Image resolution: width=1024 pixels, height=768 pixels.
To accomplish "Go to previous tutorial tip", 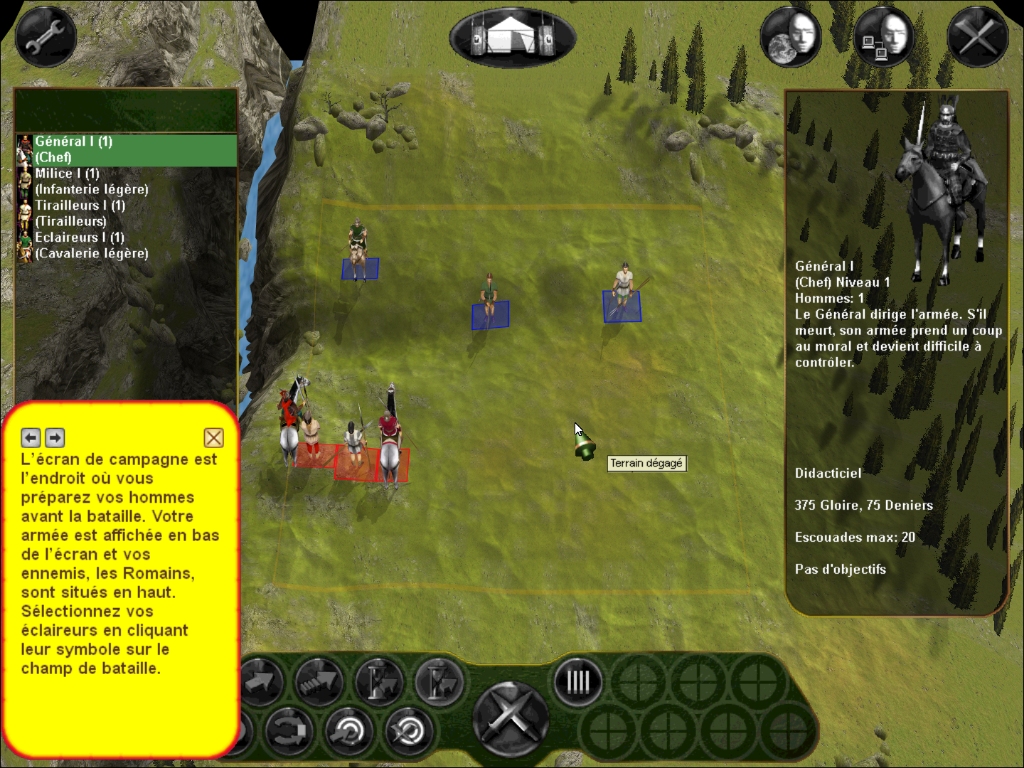I will coord(31,437).
